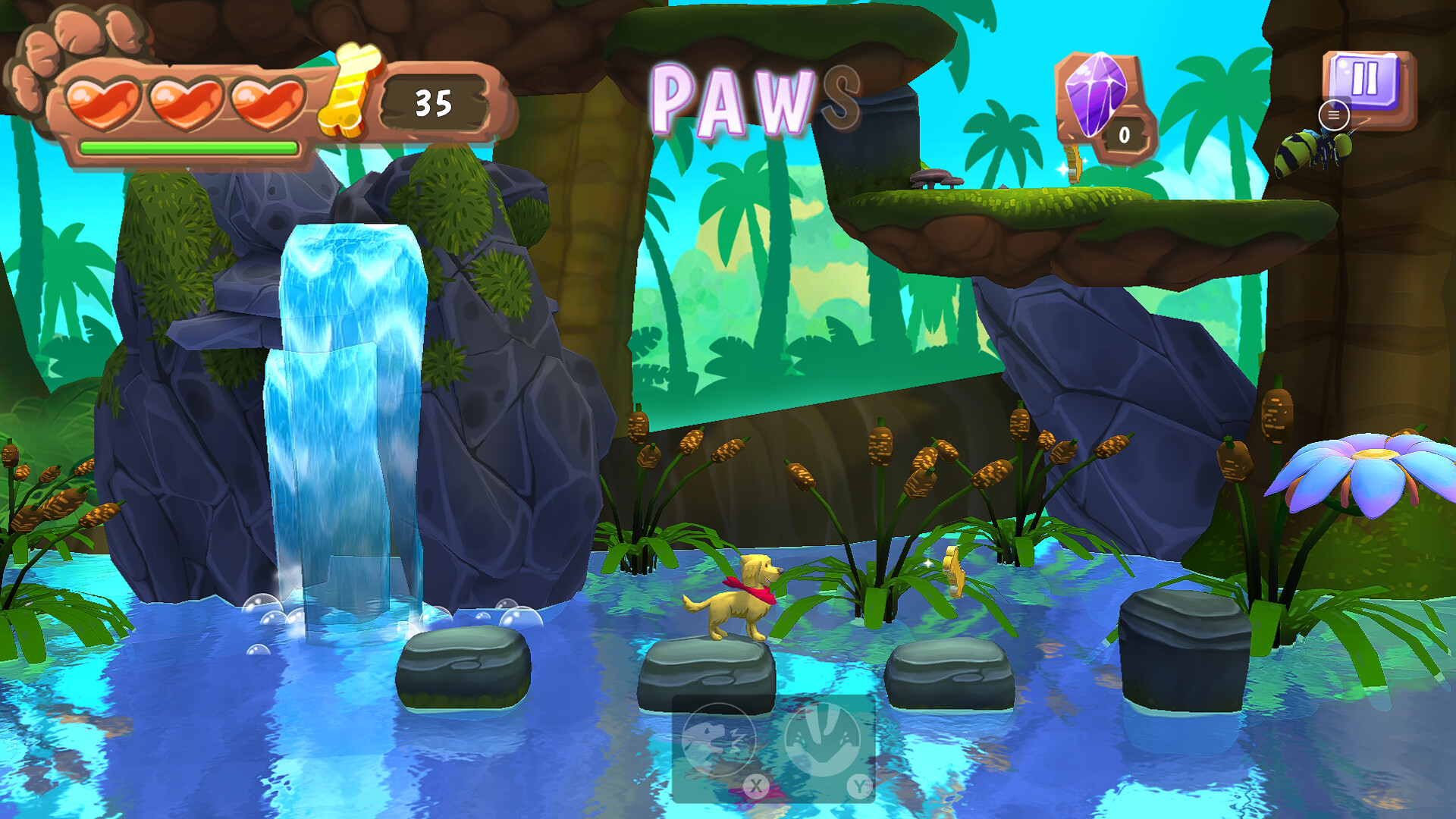Click the purple crystal counter icon
The width and height of the screenshot is (1456, 819).
(1095, 94)
